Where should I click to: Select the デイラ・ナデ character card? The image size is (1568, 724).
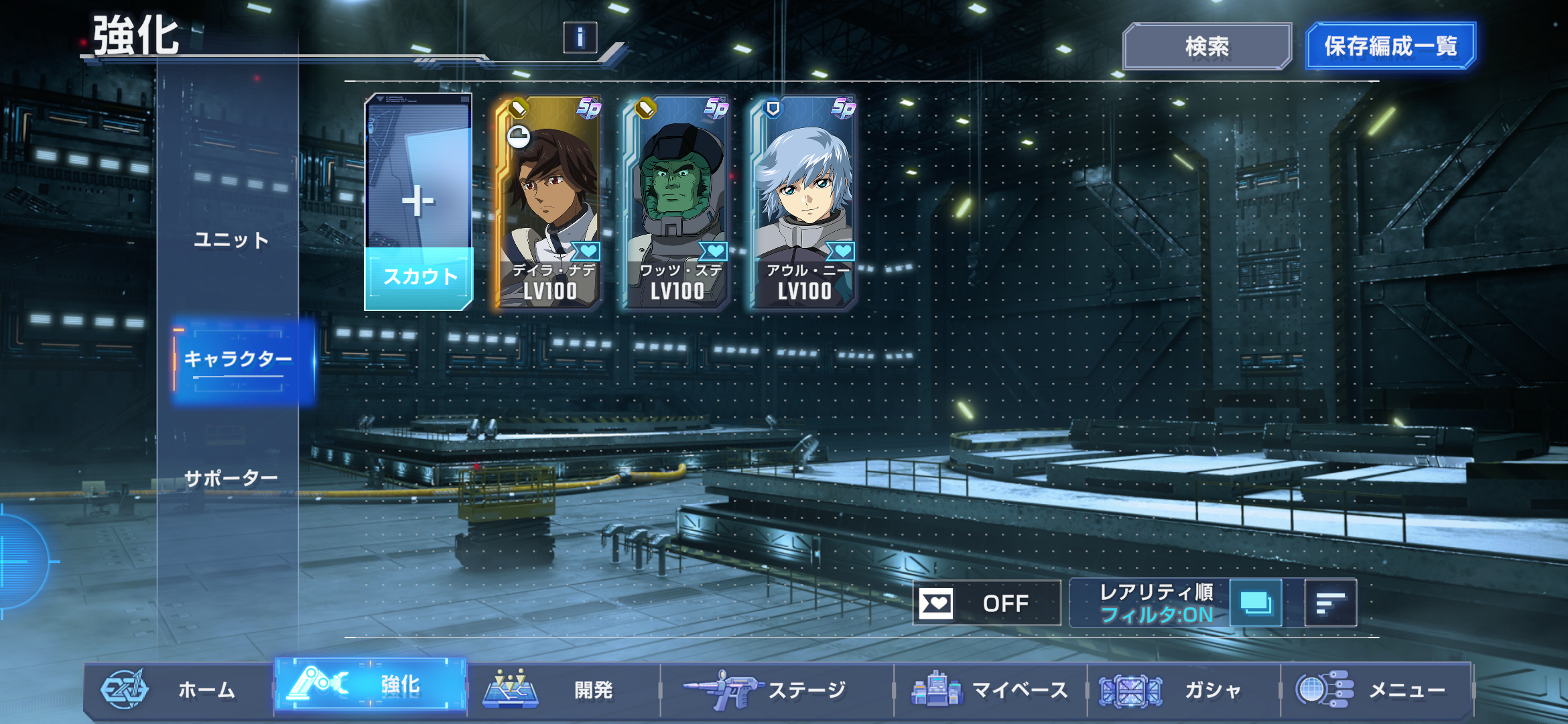tap(549, 202)
